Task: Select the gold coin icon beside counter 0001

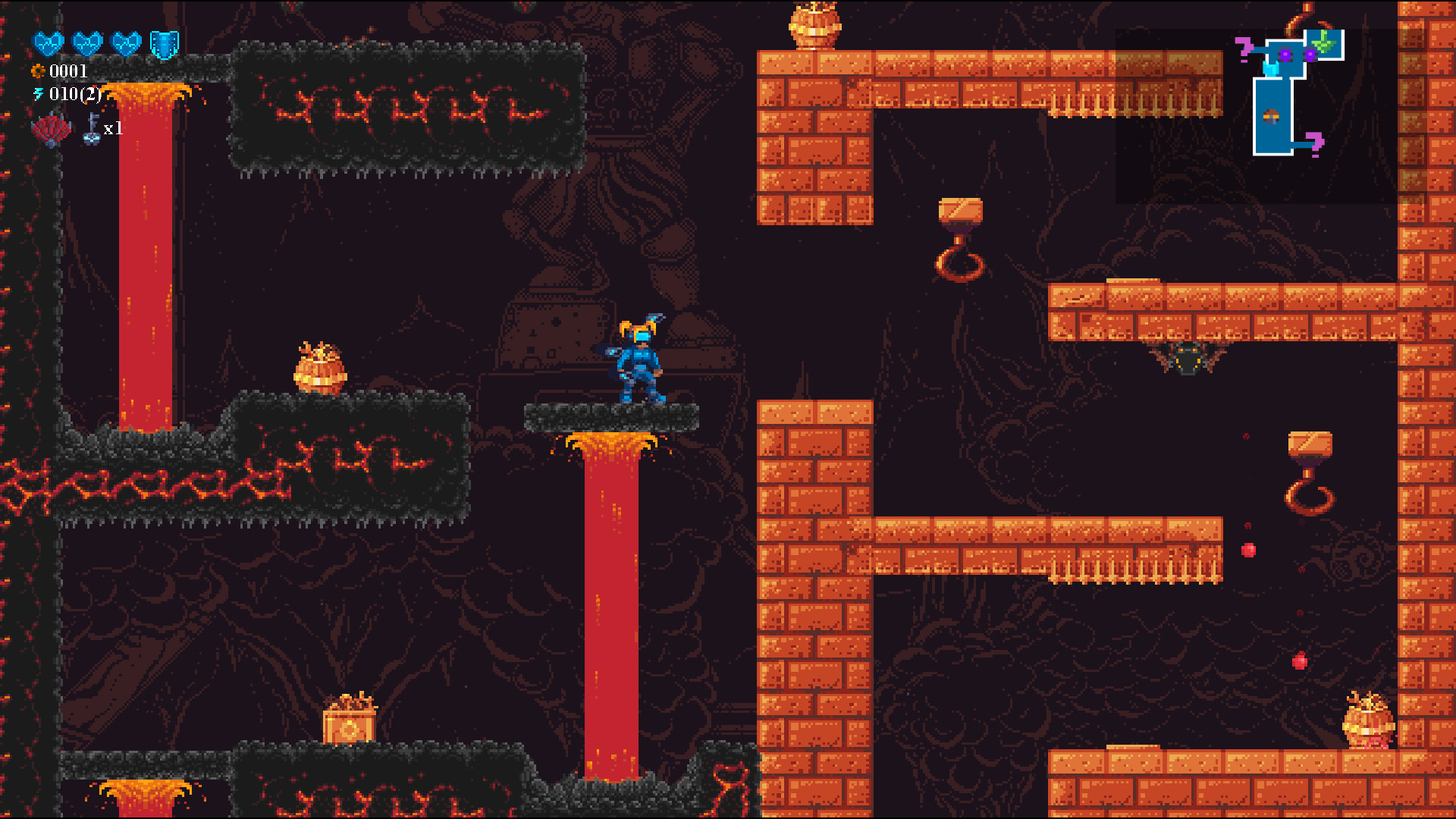Action: pos(38,71)
